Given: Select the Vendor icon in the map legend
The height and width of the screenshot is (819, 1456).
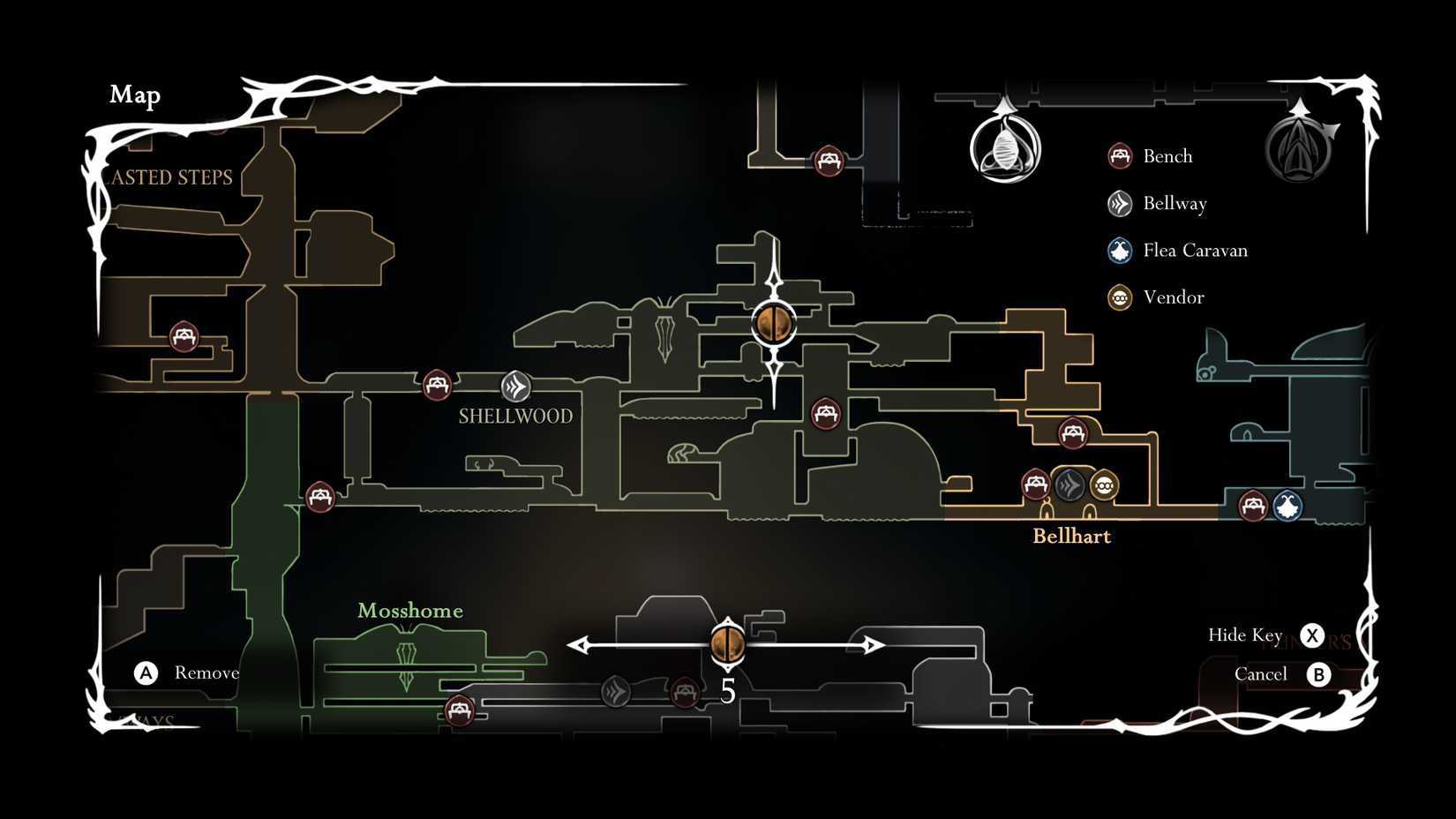Looking at the screenshot, I should (1119, 298).
